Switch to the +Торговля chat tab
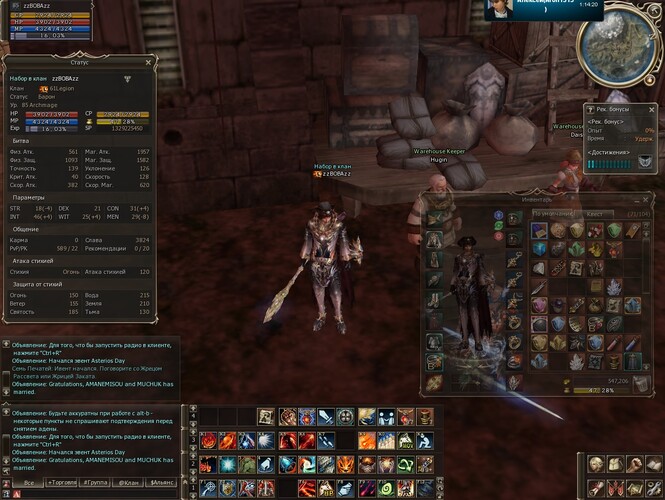The image size is (665, 500). [61, 482]
